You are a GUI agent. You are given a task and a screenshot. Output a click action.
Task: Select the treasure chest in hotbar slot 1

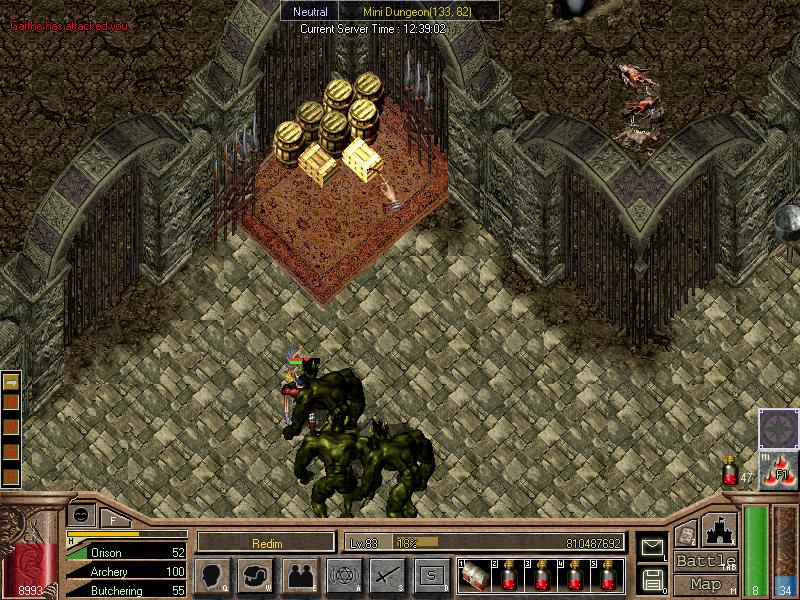[x=473, y=575]
